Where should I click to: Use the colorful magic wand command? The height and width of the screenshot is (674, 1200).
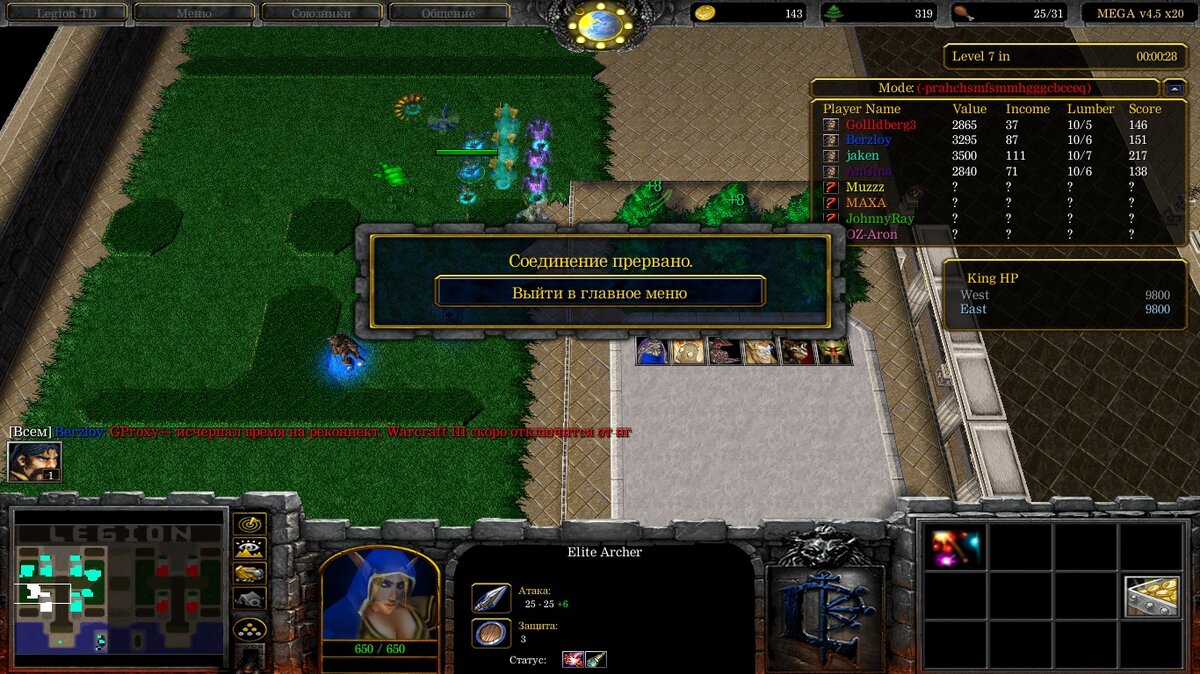click(955, 547)
